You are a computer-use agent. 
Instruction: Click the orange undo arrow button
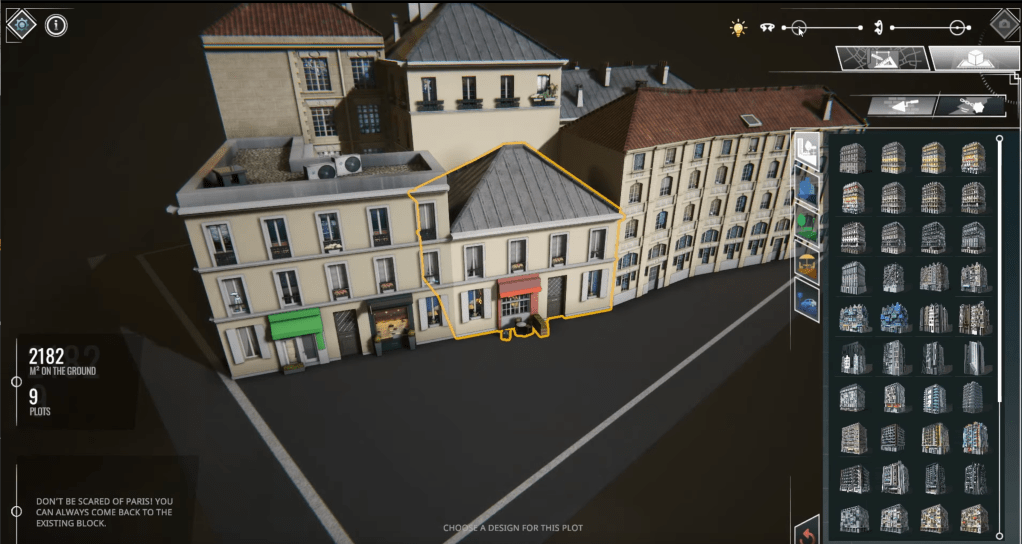[x=807, y=531]
